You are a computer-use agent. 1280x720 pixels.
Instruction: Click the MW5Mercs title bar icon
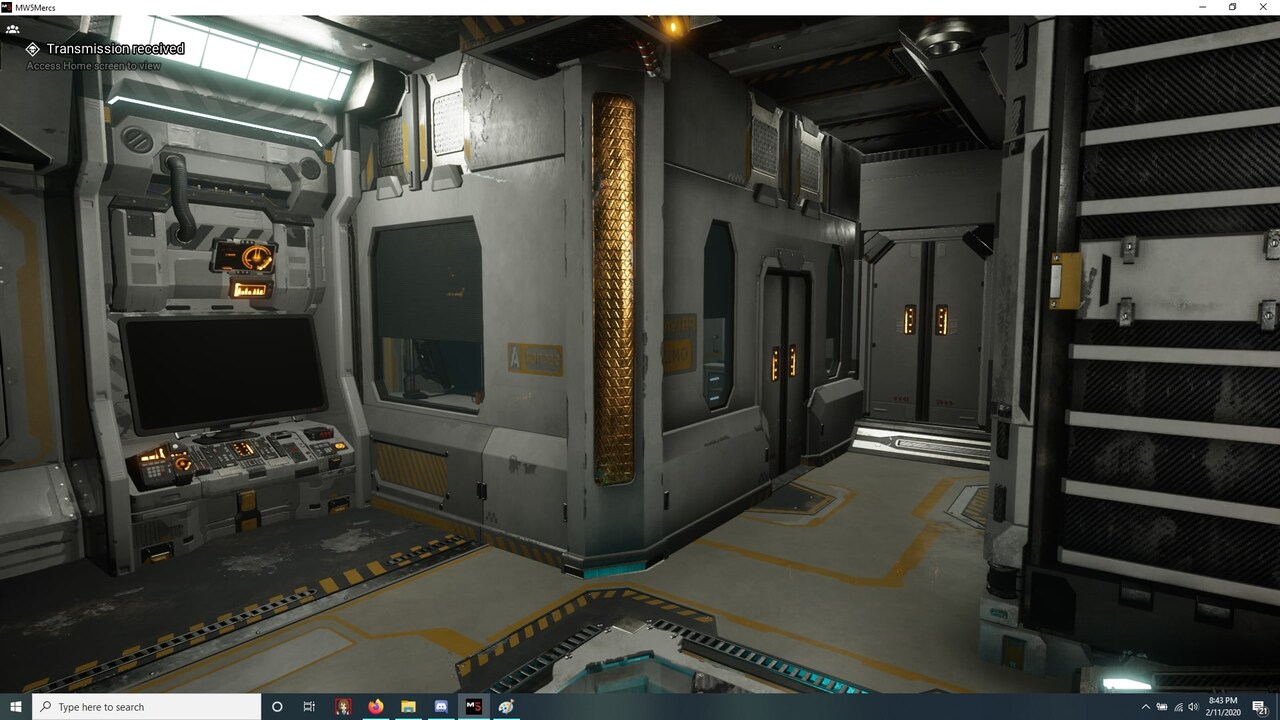[x=7, y=7]
